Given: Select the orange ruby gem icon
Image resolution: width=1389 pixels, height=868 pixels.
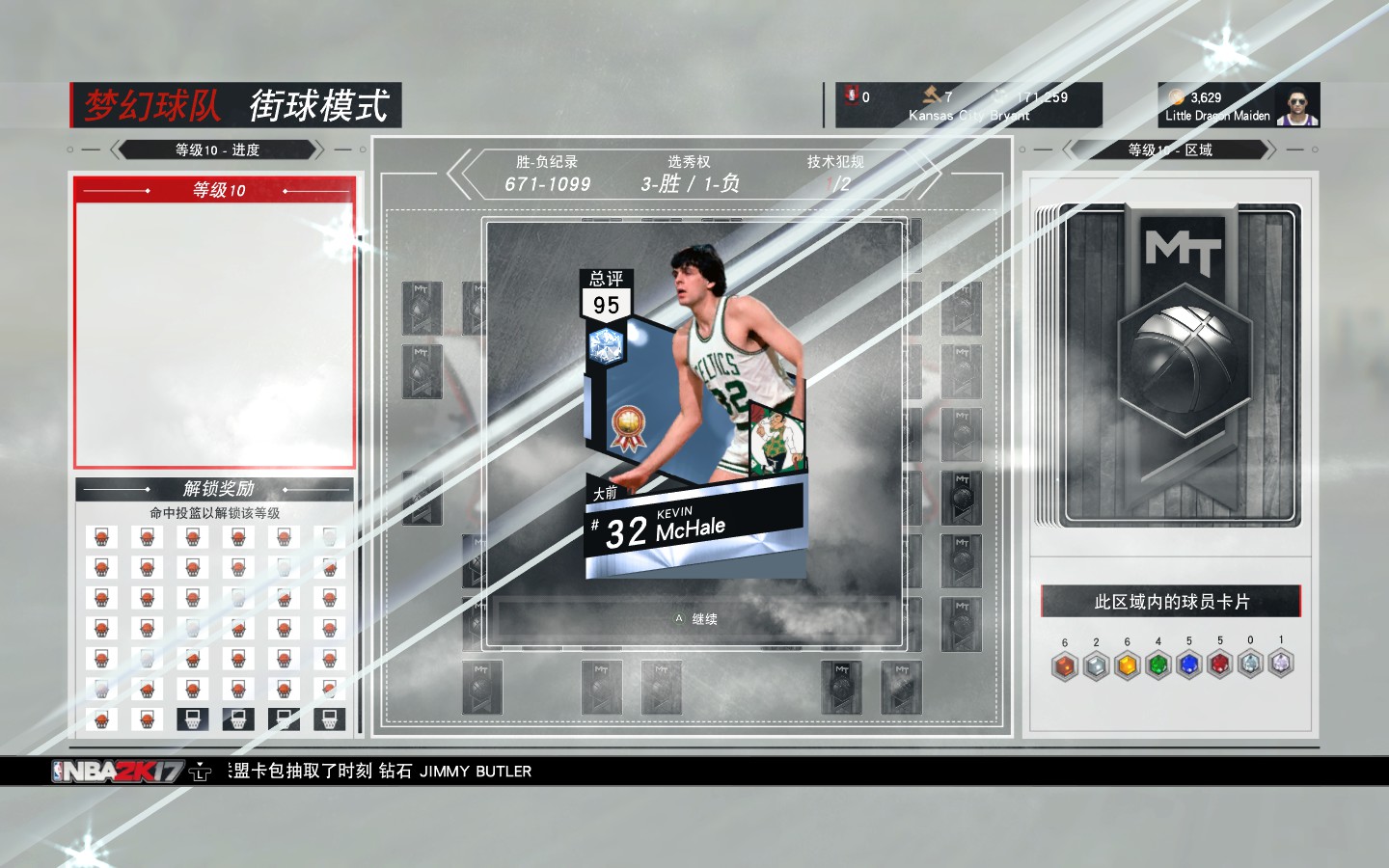Looking at the screenshot, I should (x=1064, y=664).
